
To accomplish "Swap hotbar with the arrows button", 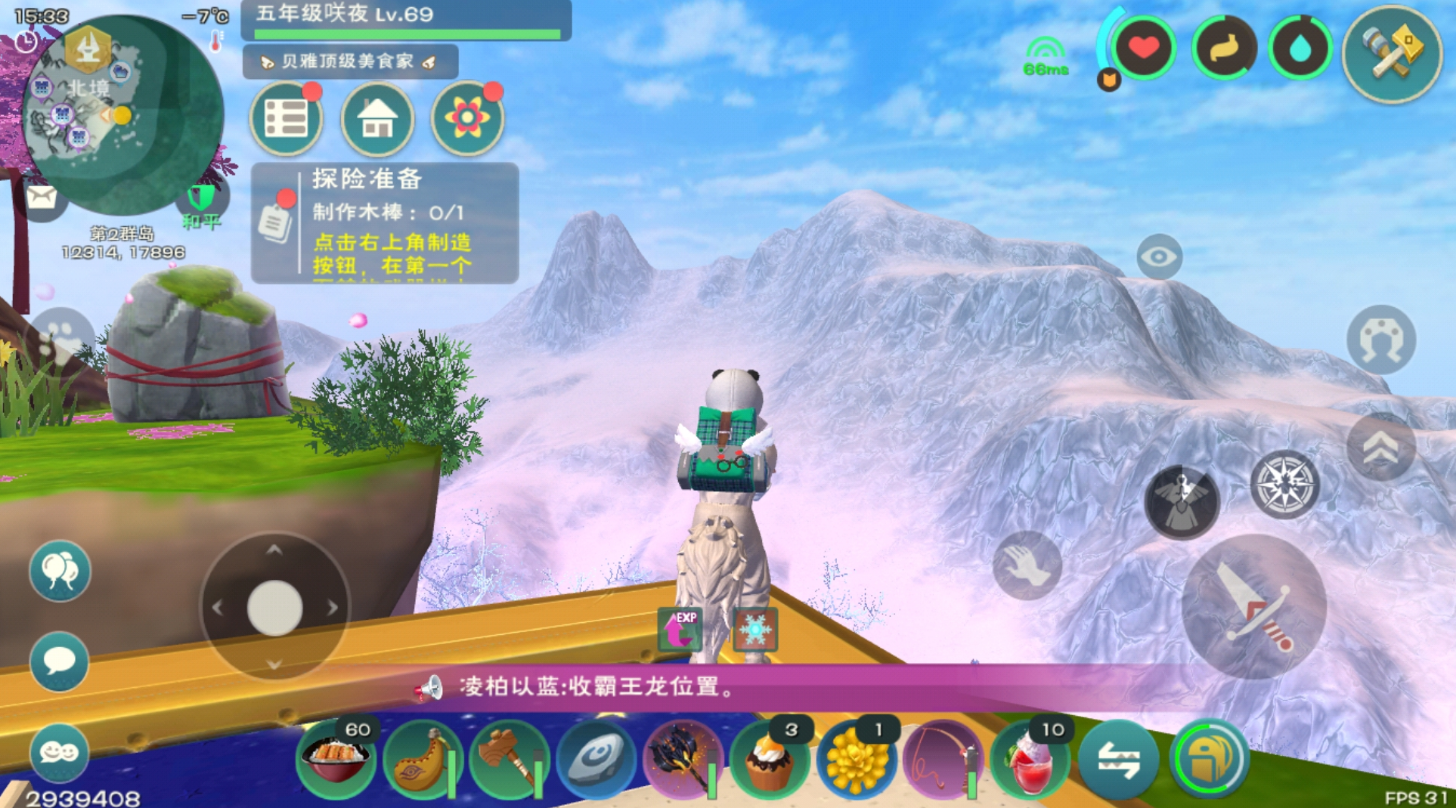I will (x=1118, y=760).
